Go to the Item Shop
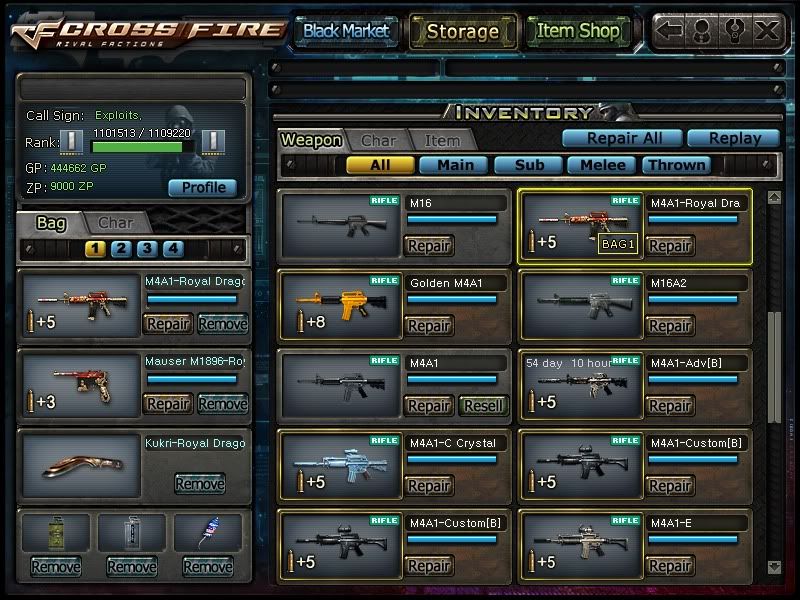Viewport: 800px width, 600px height. pos(577,31)
